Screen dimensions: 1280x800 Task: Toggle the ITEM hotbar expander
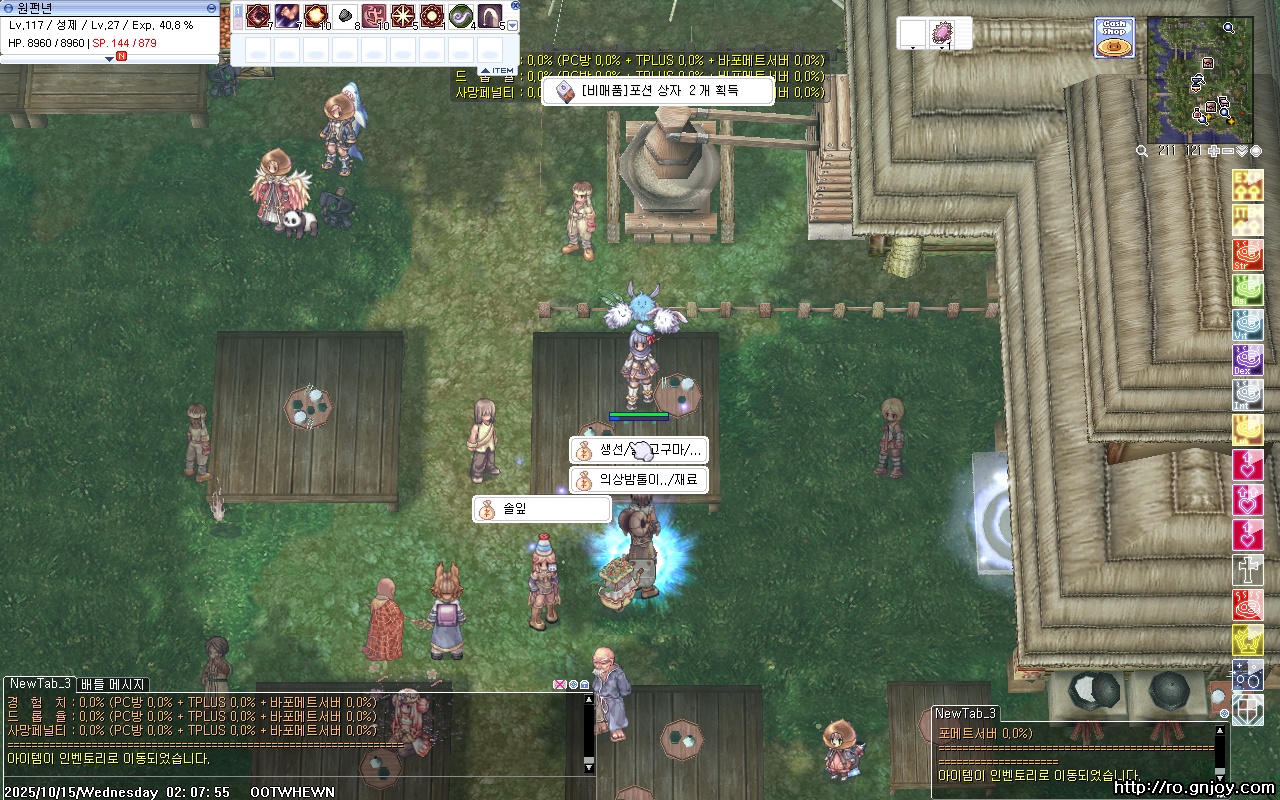497,70
